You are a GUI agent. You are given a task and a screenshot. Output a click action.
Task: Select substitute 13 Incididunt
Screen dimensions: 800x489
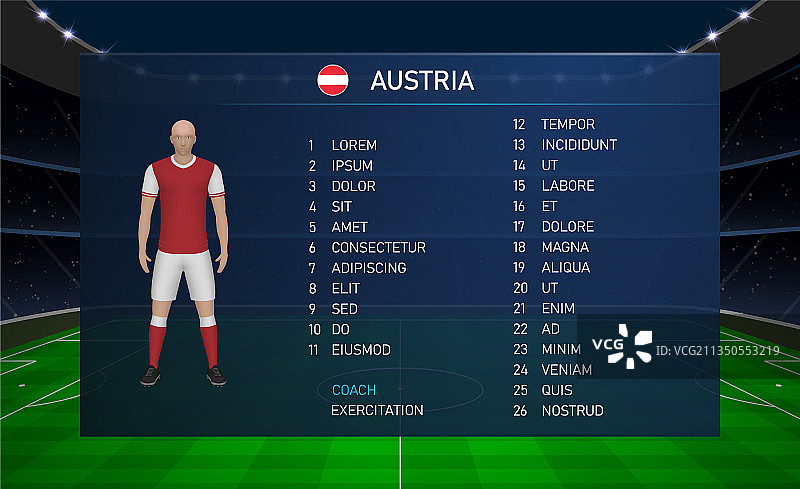tap(578, 145)
